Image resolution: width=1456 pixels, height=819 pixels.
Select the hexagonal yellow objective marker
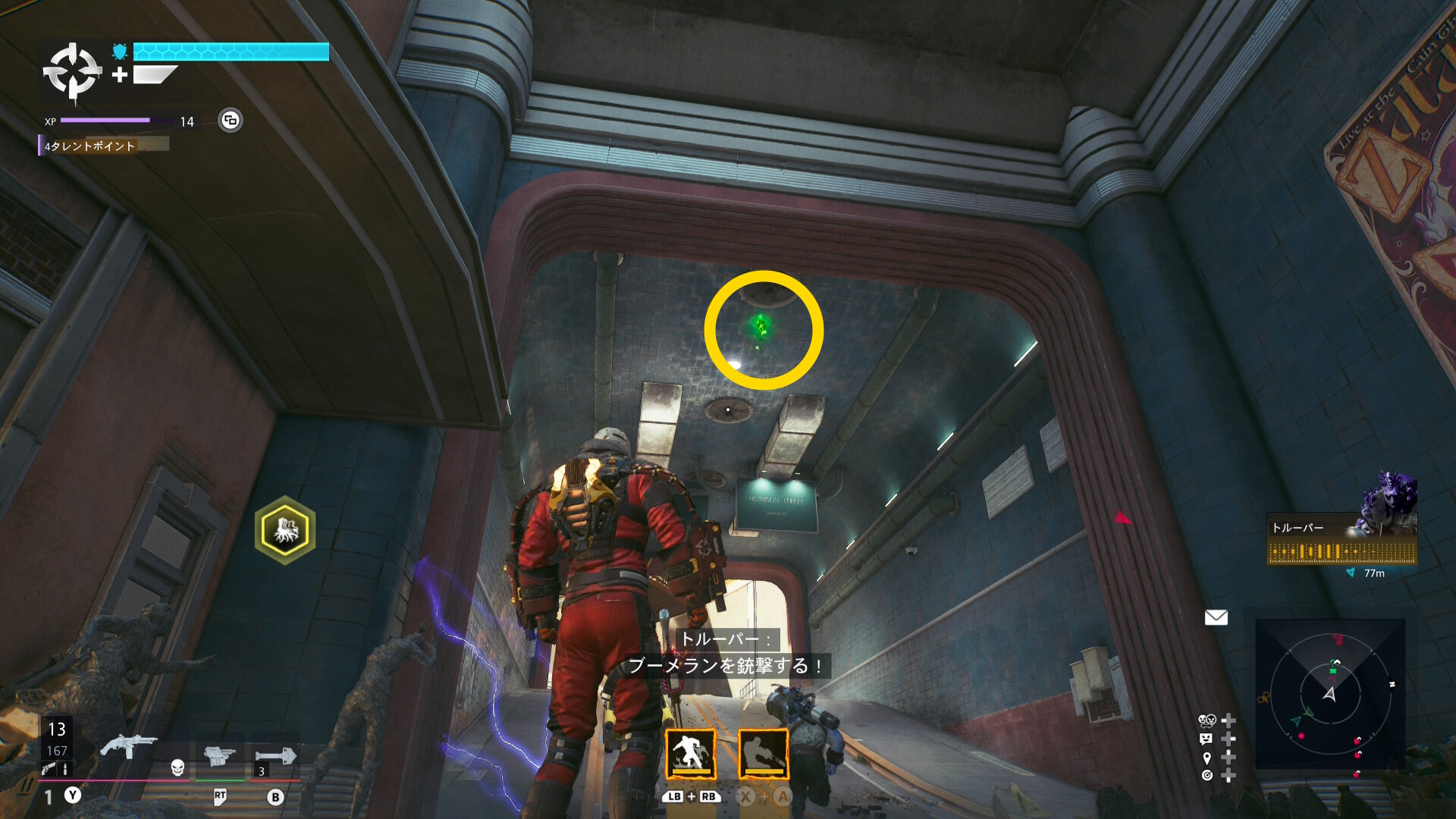[x=285, y=530]
